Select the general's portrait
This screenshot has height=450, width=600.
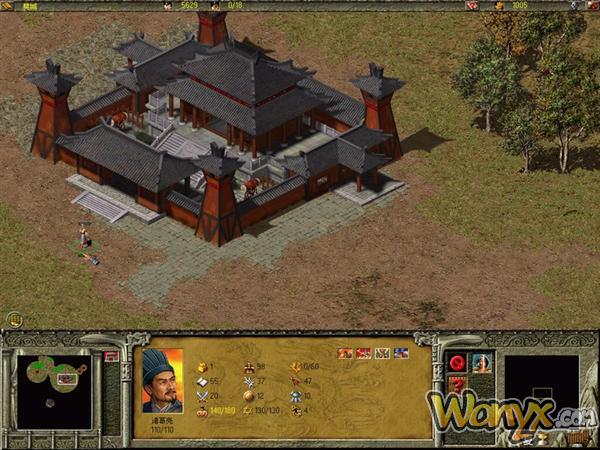[x=162, y=380]
